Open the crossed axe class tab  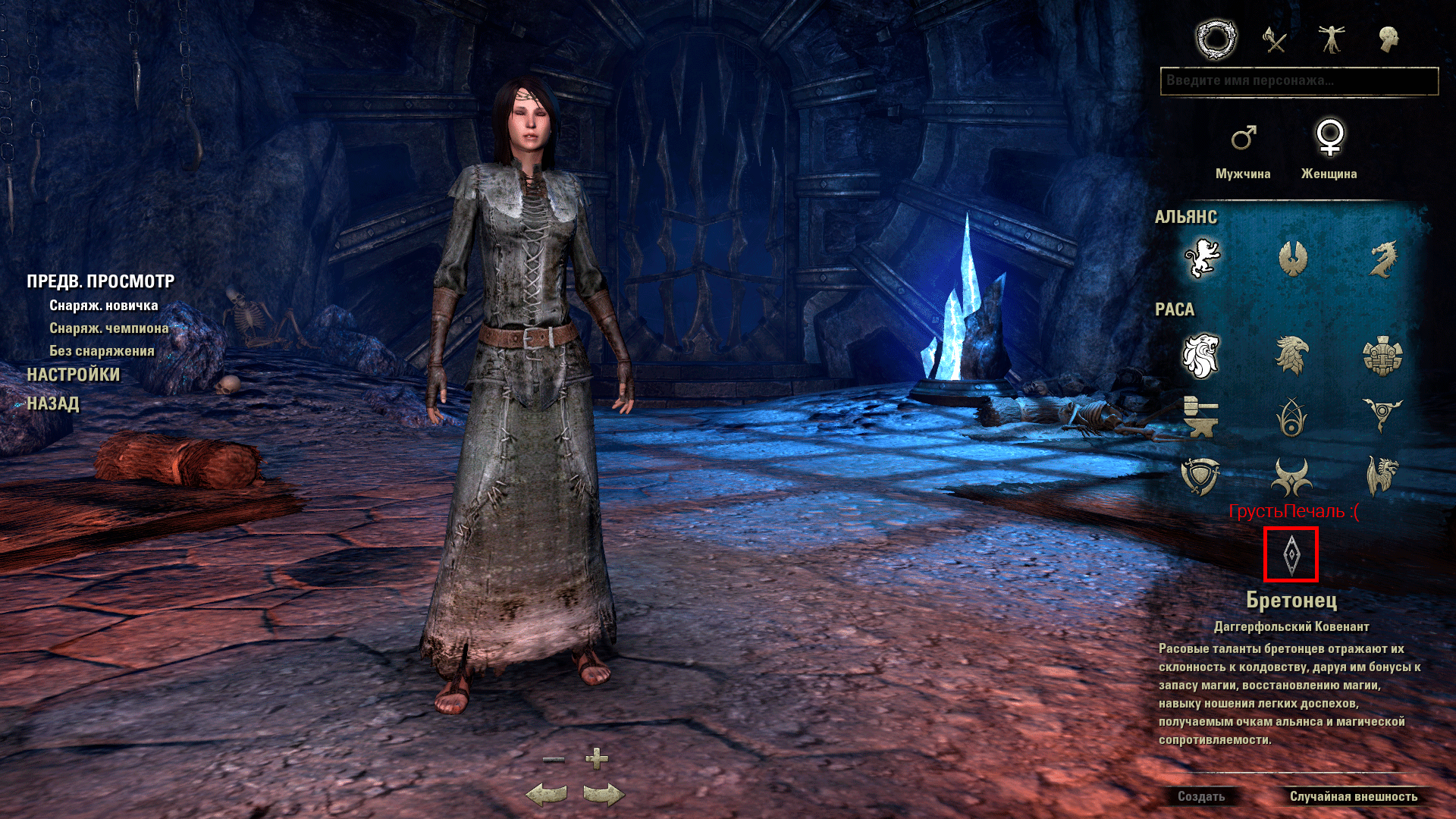coord(1275,39)
